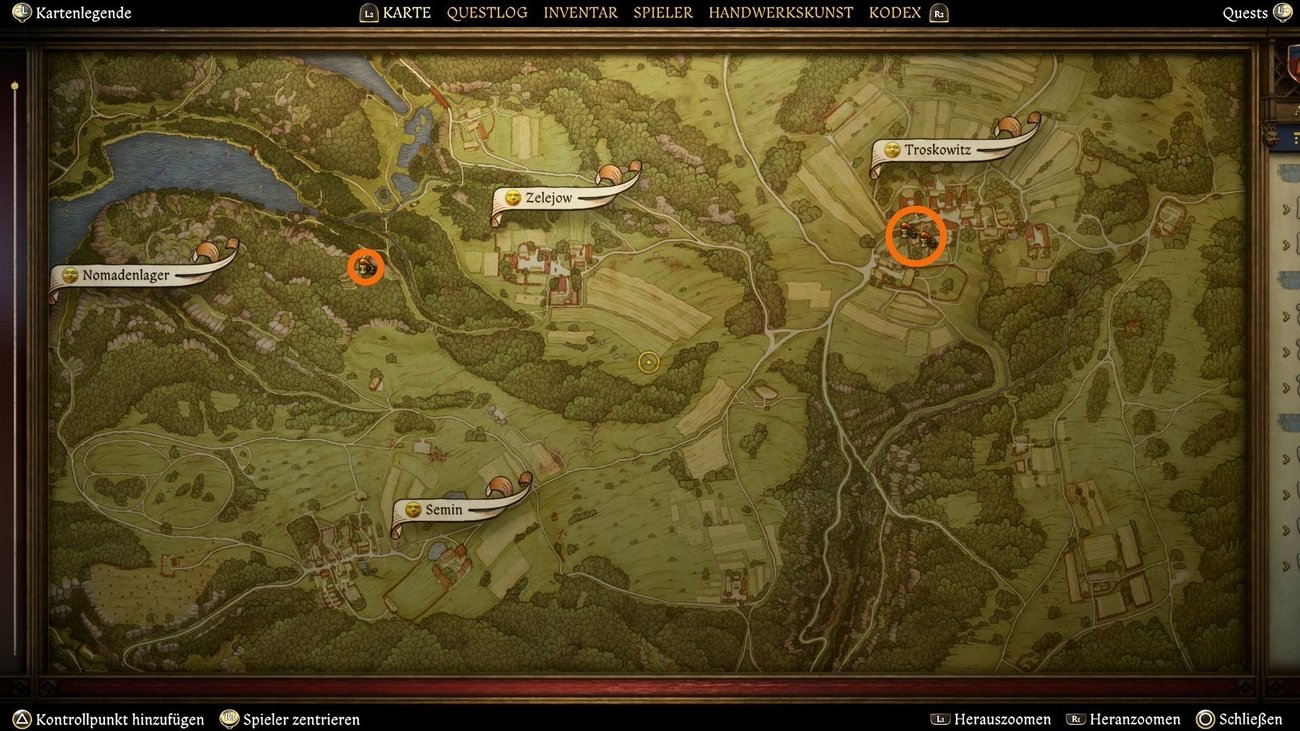Click Schließen to close the map

pos(1245,719)
